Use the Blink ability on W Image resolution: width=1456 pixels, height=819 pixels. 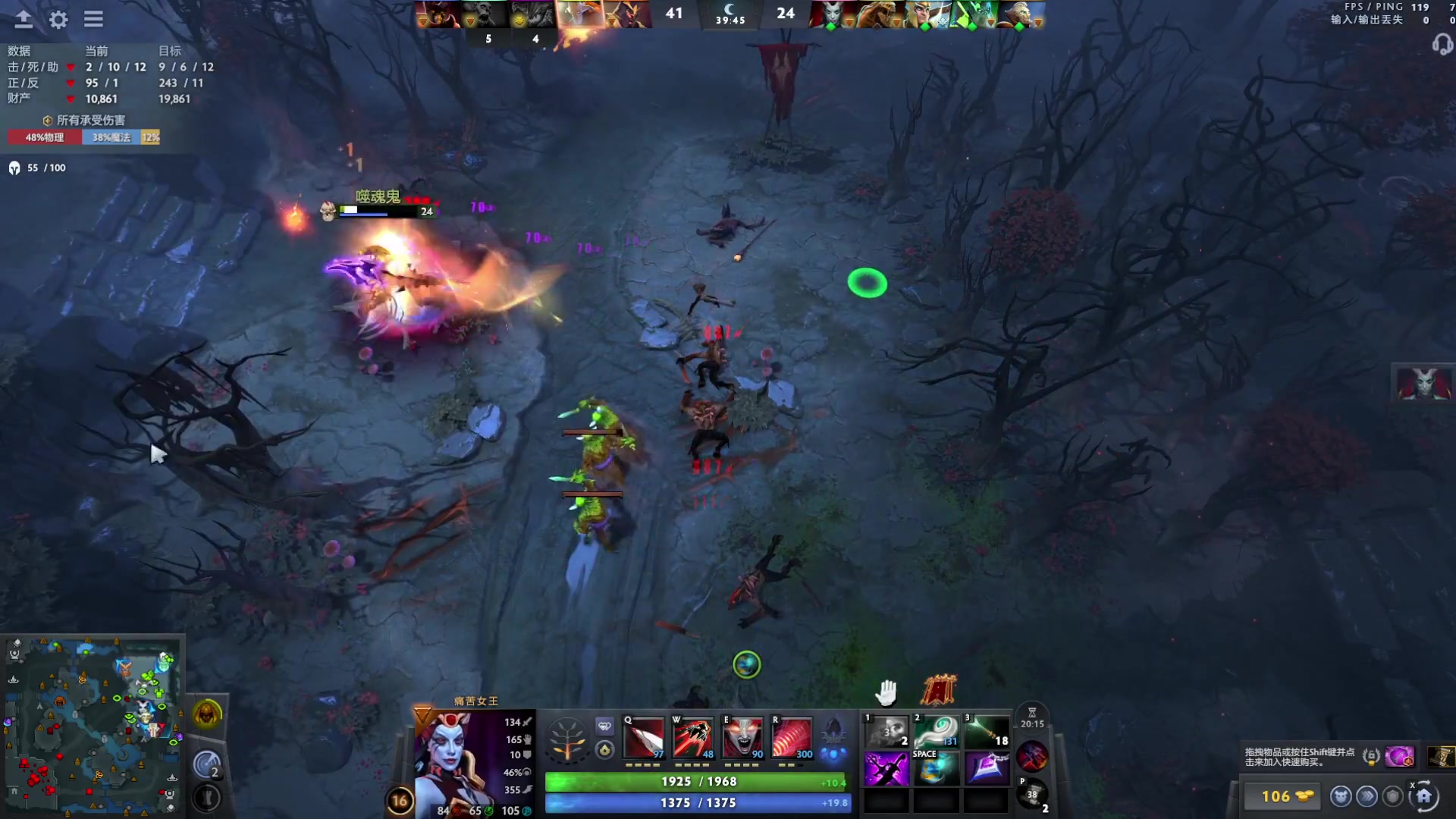click(693, 738)
